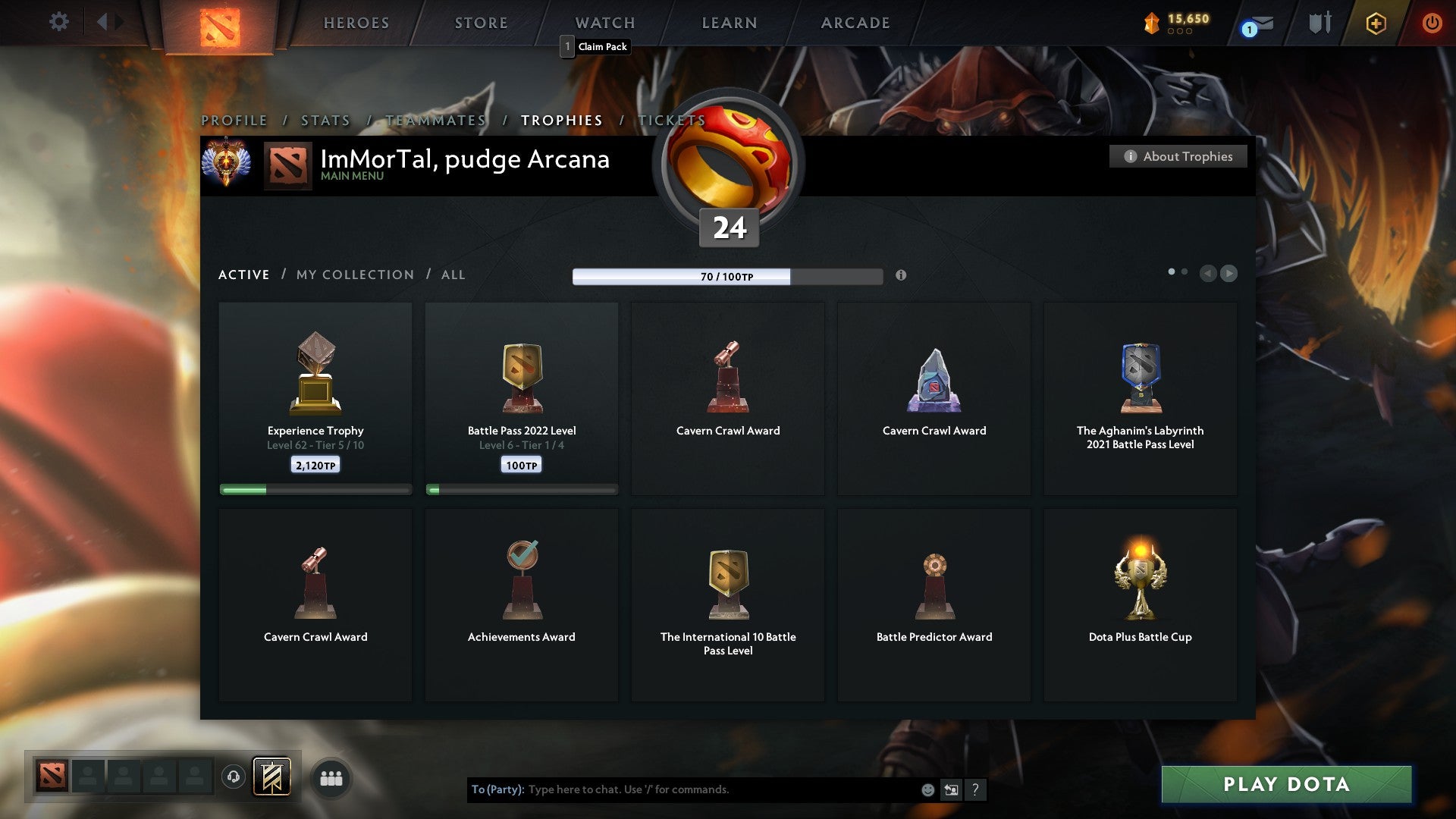The height and width of the screenshot is (819, 1456).
Task: Open the Learn menu
Action: pos(730,23)
